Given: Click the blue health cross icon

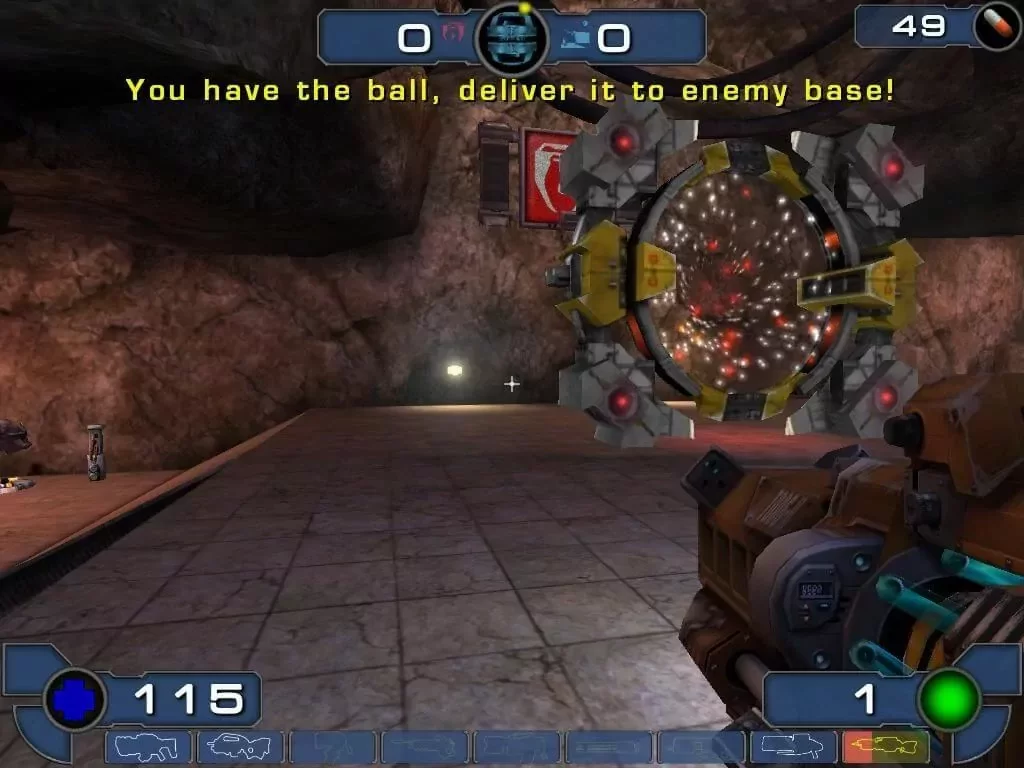Looking at the screenshot, I should [74, 699].
